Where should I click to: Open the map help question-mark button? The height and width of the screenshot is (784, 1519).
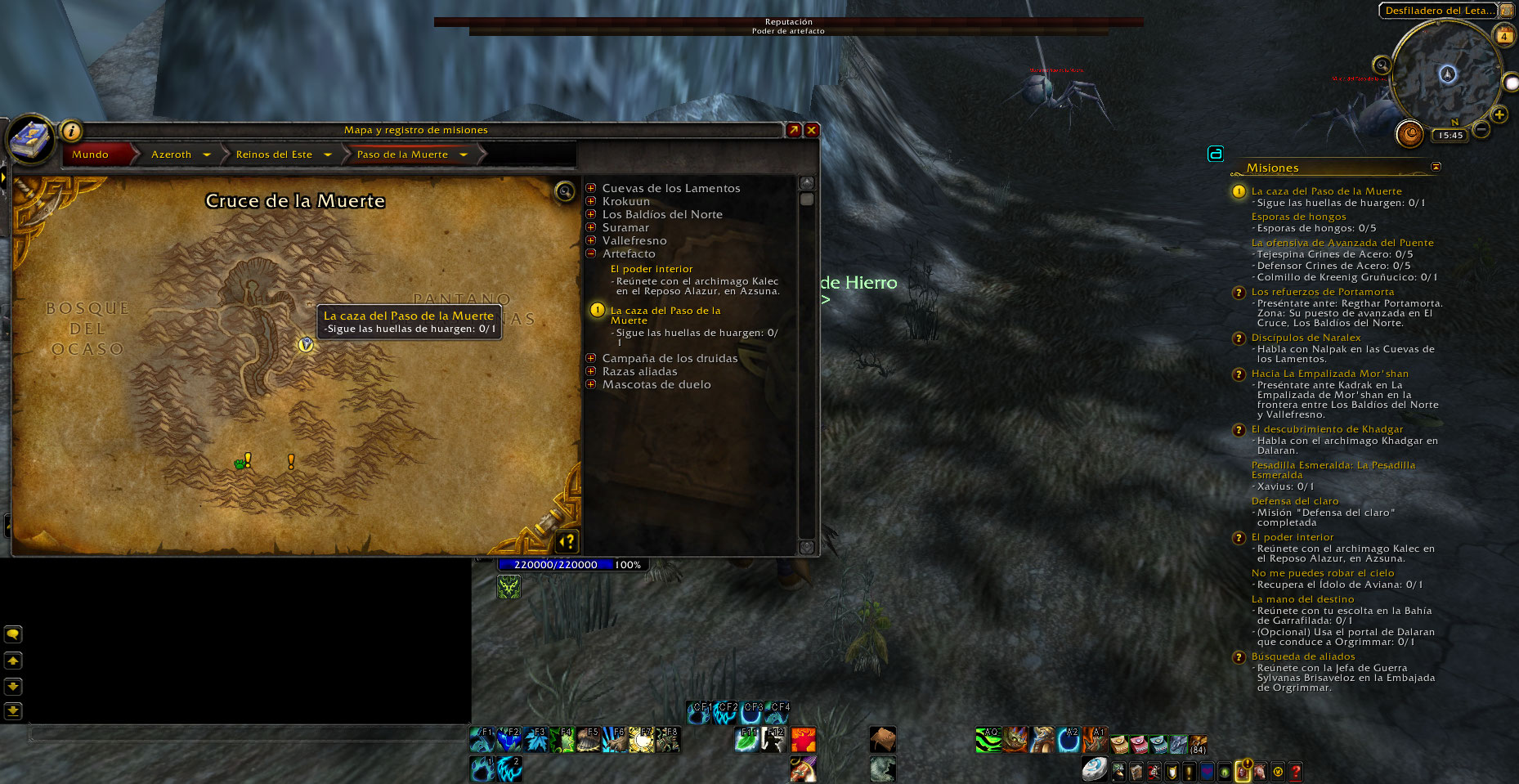(567, 541)
